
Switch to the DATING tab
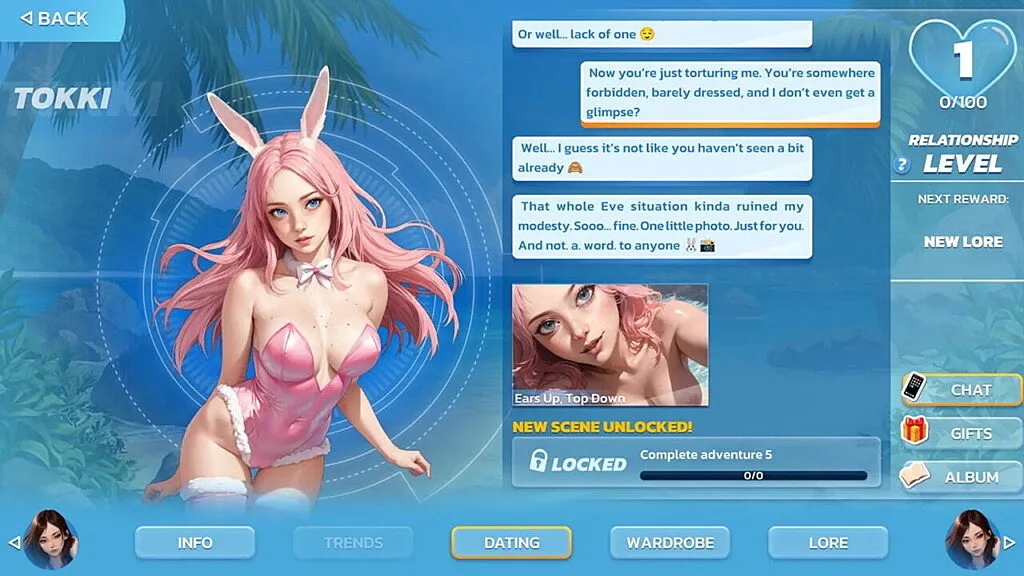pyautogui.click(x=511, y=543)
